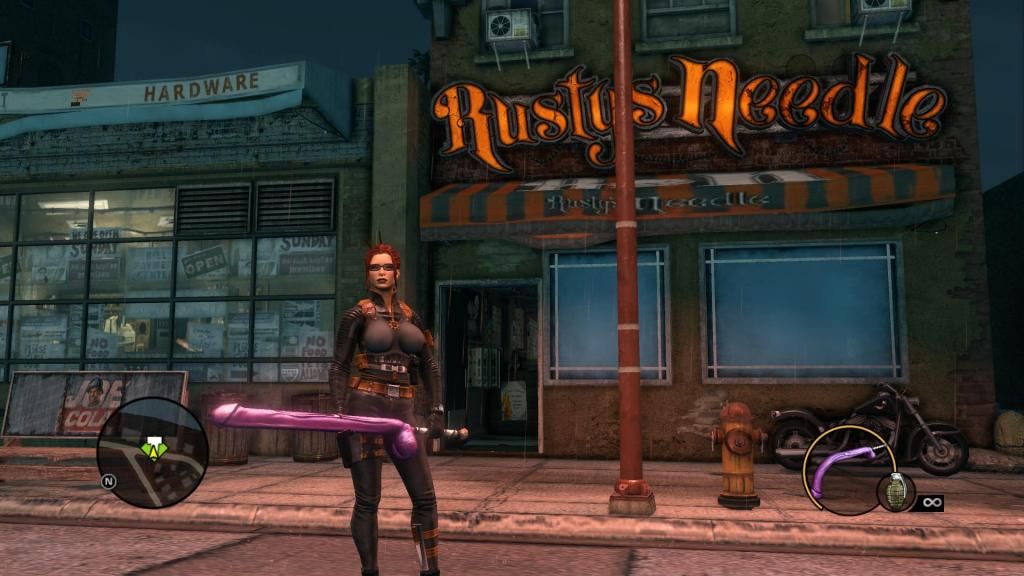Select the purple melee weapon icon
1024x576 pixels.
841,470
